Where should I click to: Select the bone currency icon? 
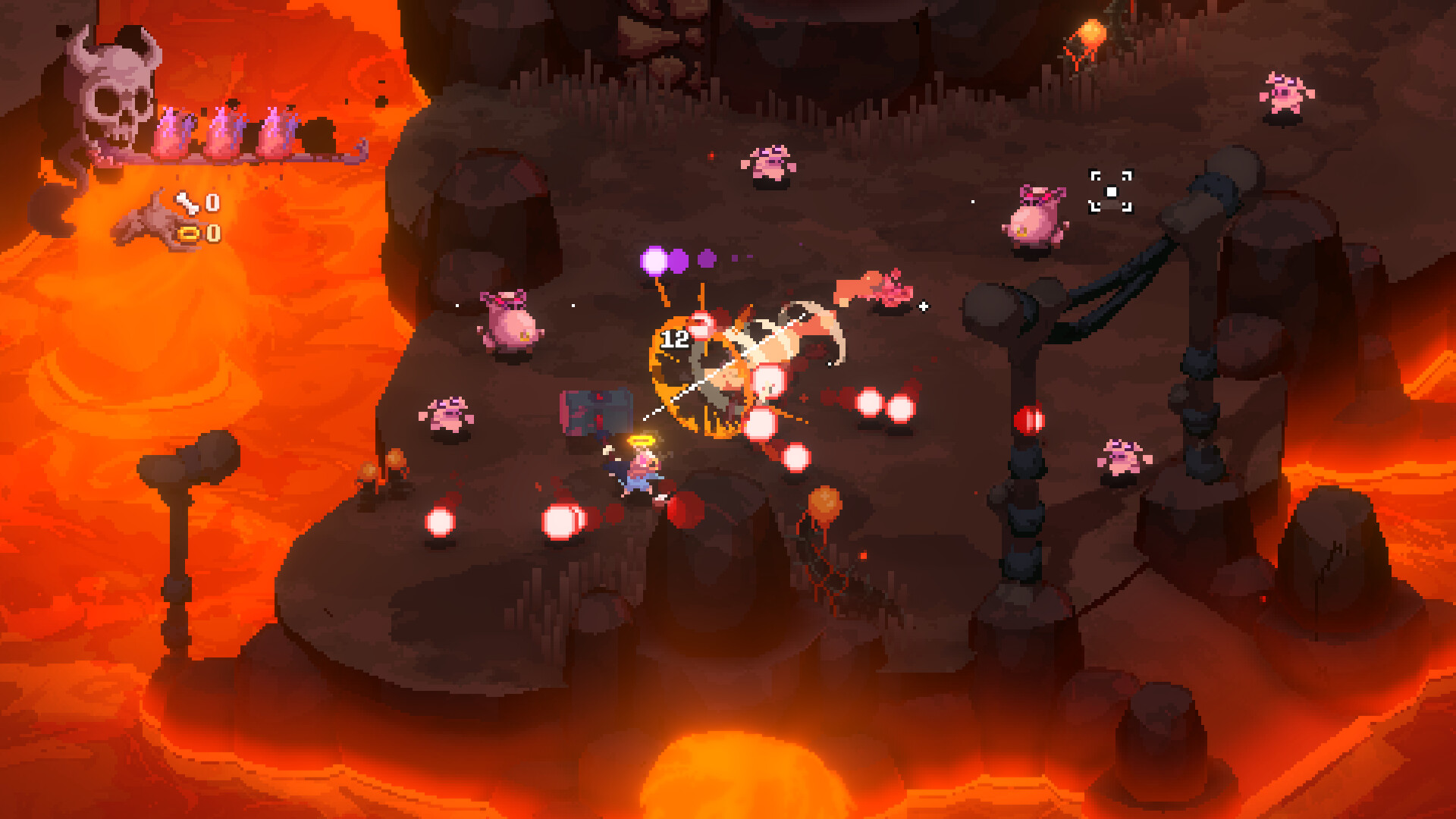187,202
